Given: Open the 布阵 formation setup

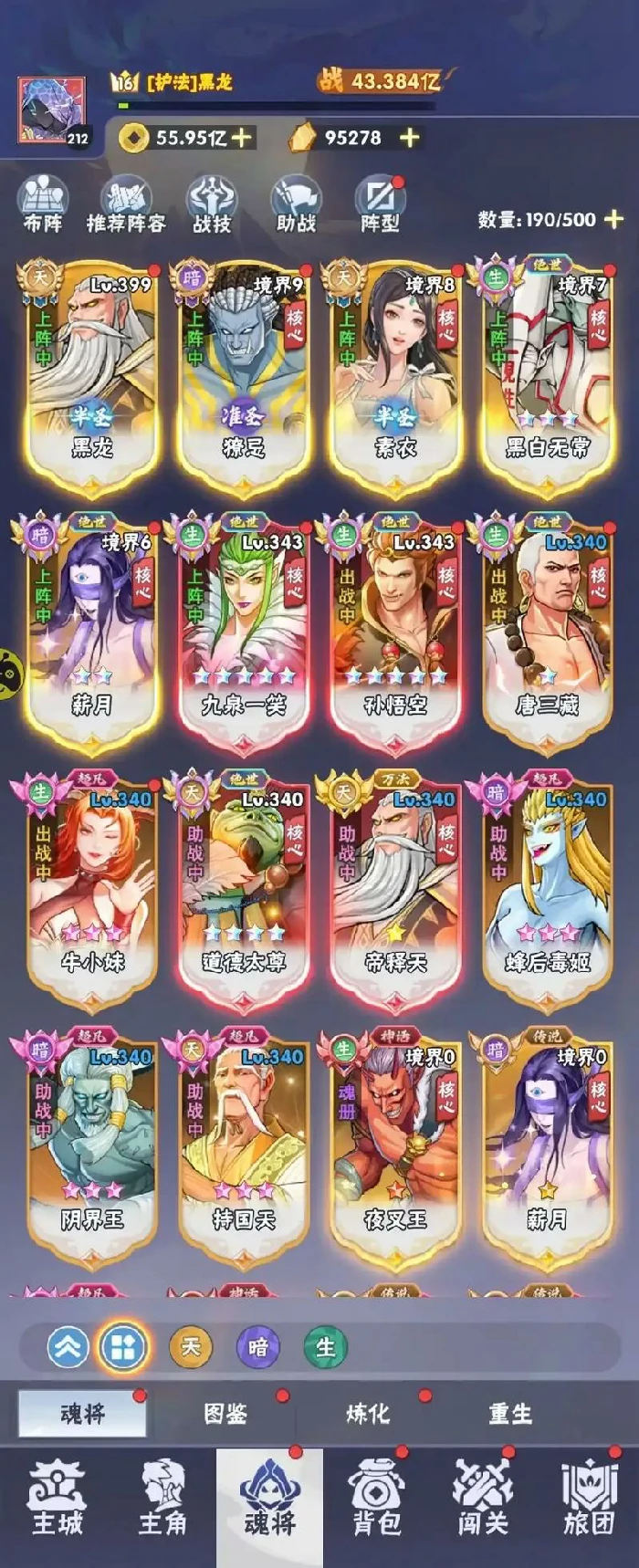Looking at the screenshot, I should 44,205.
